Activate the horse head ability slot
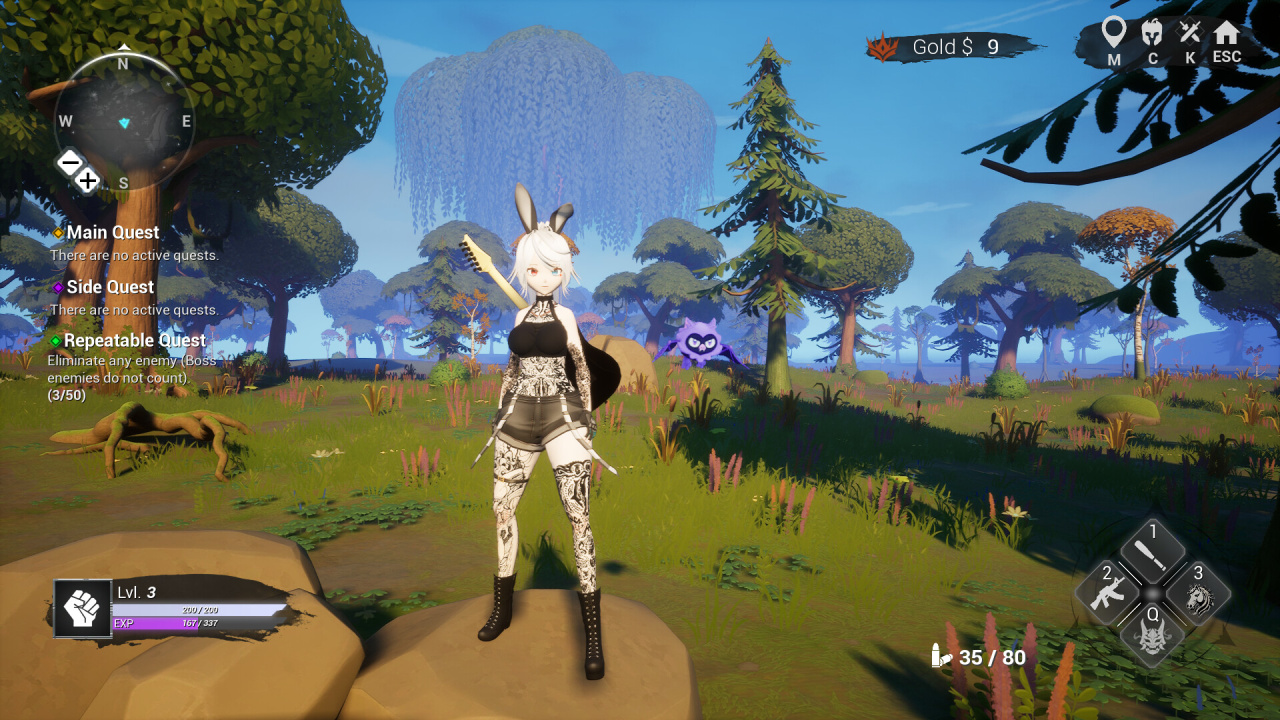This screenshot has height=720, width=1280. click(x=1198, y=596)
